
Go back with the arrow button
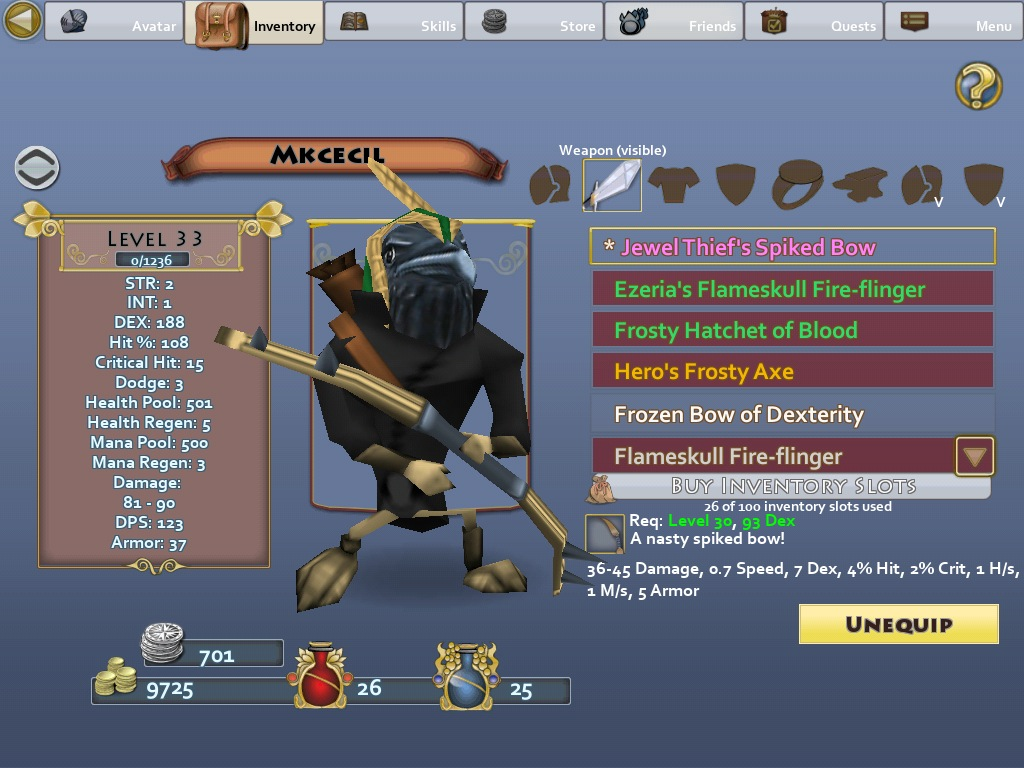pyautogui.click(x=22, y=20)
